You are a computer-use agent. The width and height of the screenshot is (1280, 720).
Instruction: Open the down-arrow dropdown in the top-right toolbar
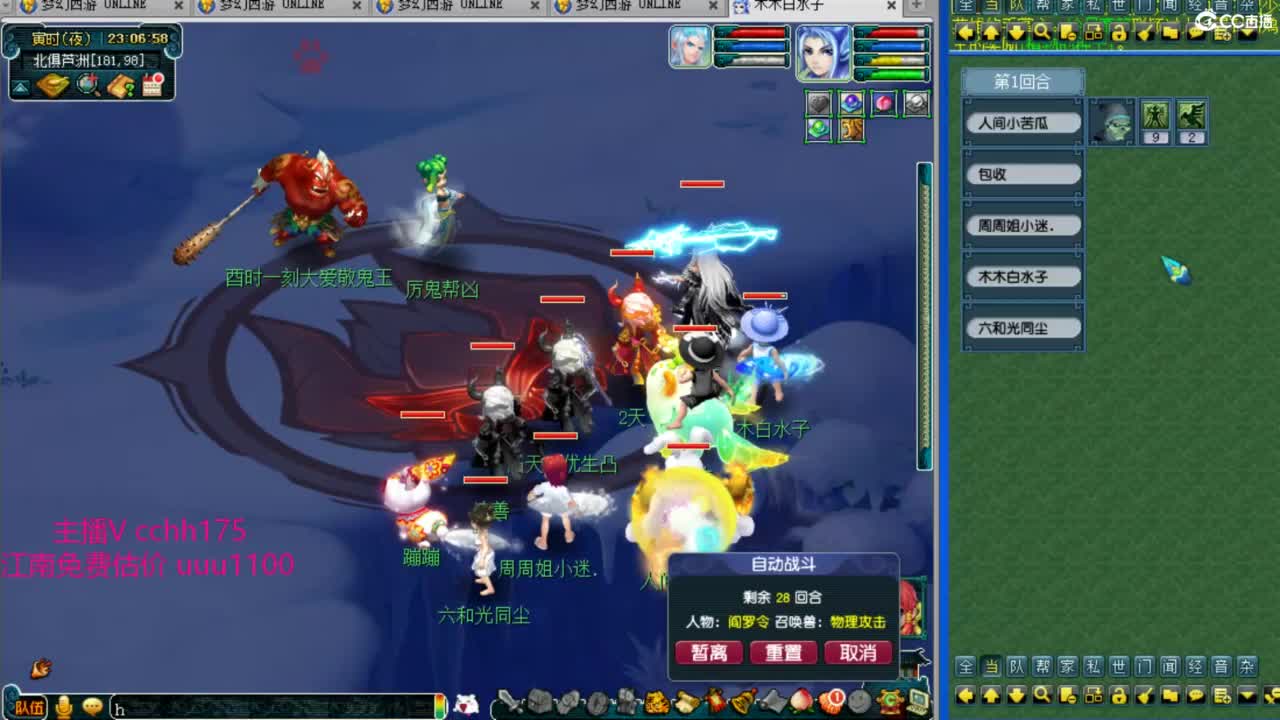(1246, 34)
